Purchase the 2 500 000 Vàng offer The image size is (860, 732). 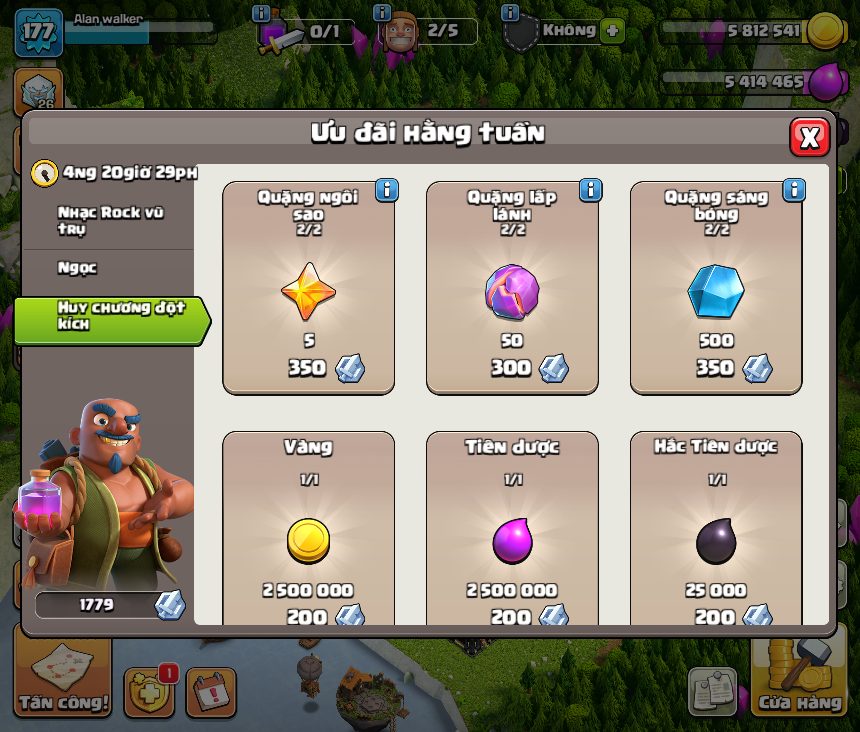(308, 530)
